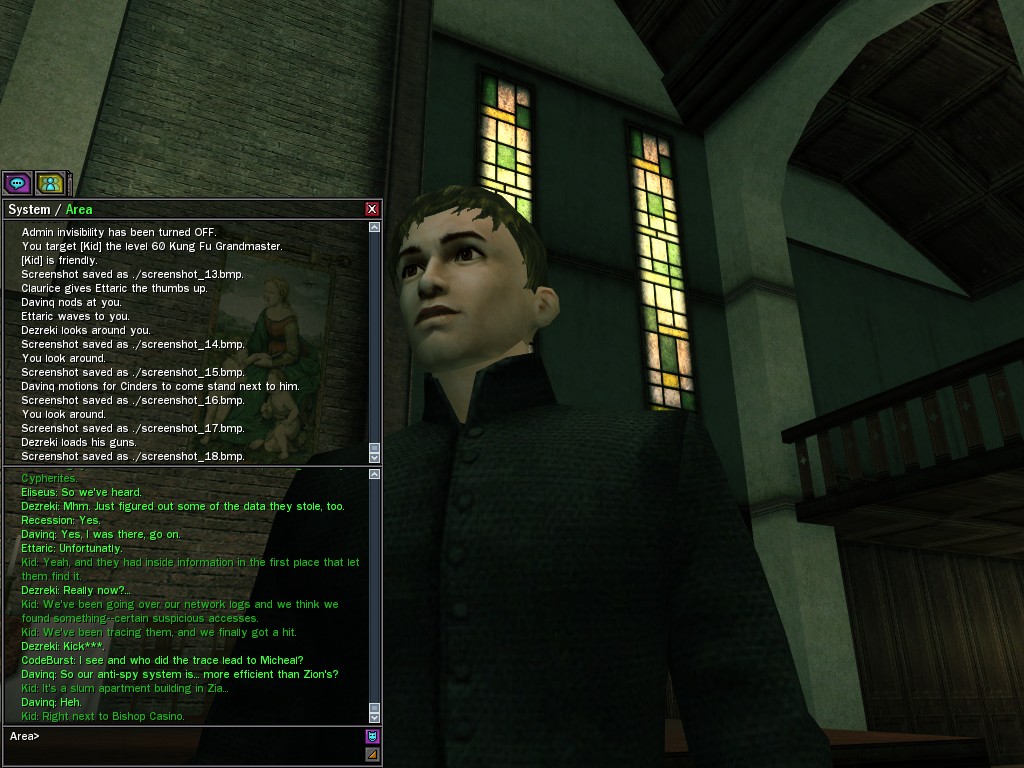Image resolution: width=1024 pixels, height=768 pixels.
Task: Click the orange triangle chat resize icon
Action: coord(372,754)
